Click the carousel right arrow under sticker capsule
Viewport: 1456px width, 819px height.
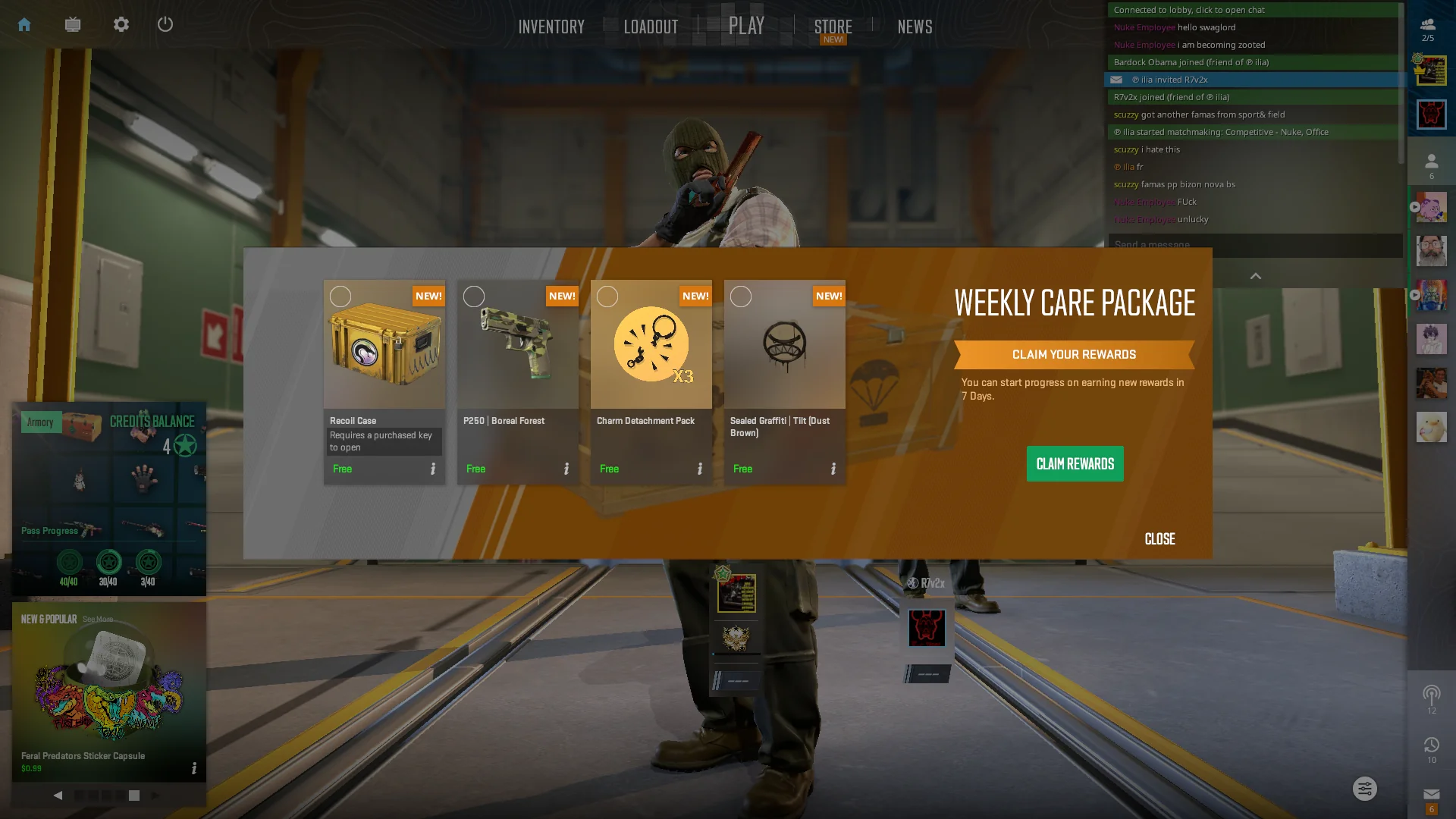155,795
